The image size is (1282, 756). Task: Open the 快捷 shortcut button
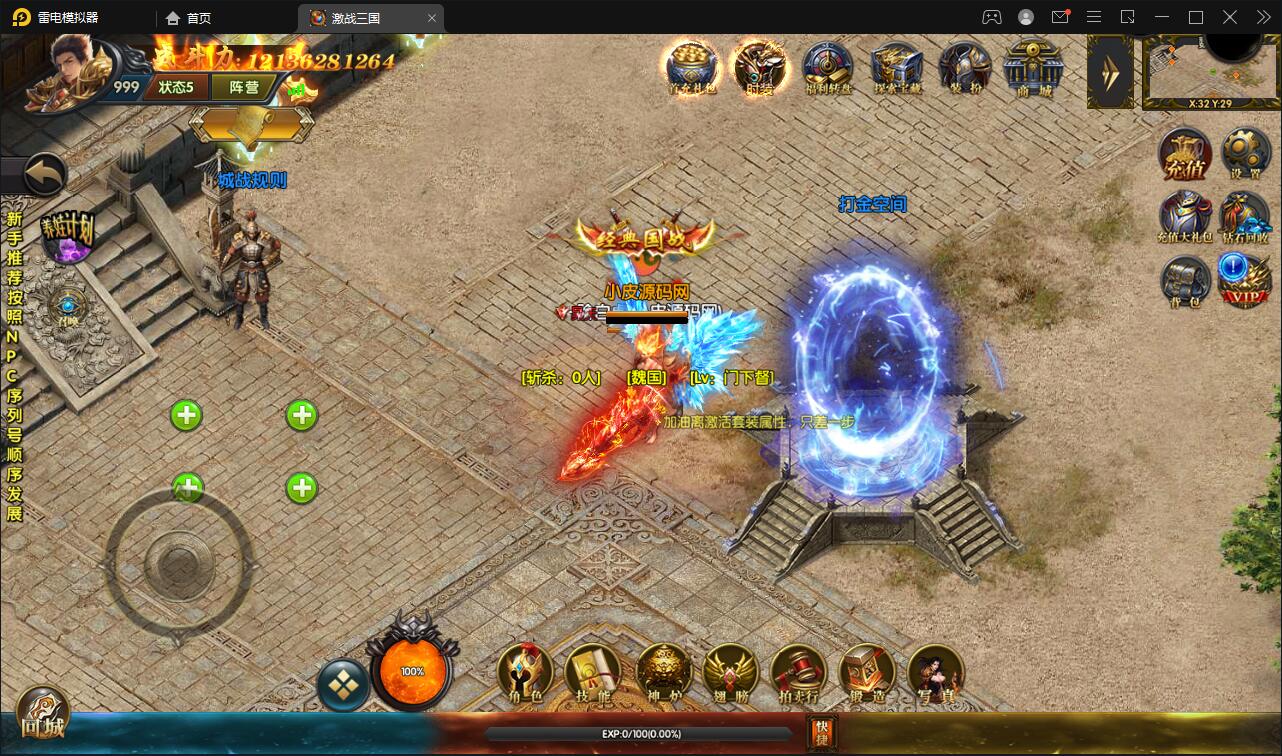click(x=821, y=733)
